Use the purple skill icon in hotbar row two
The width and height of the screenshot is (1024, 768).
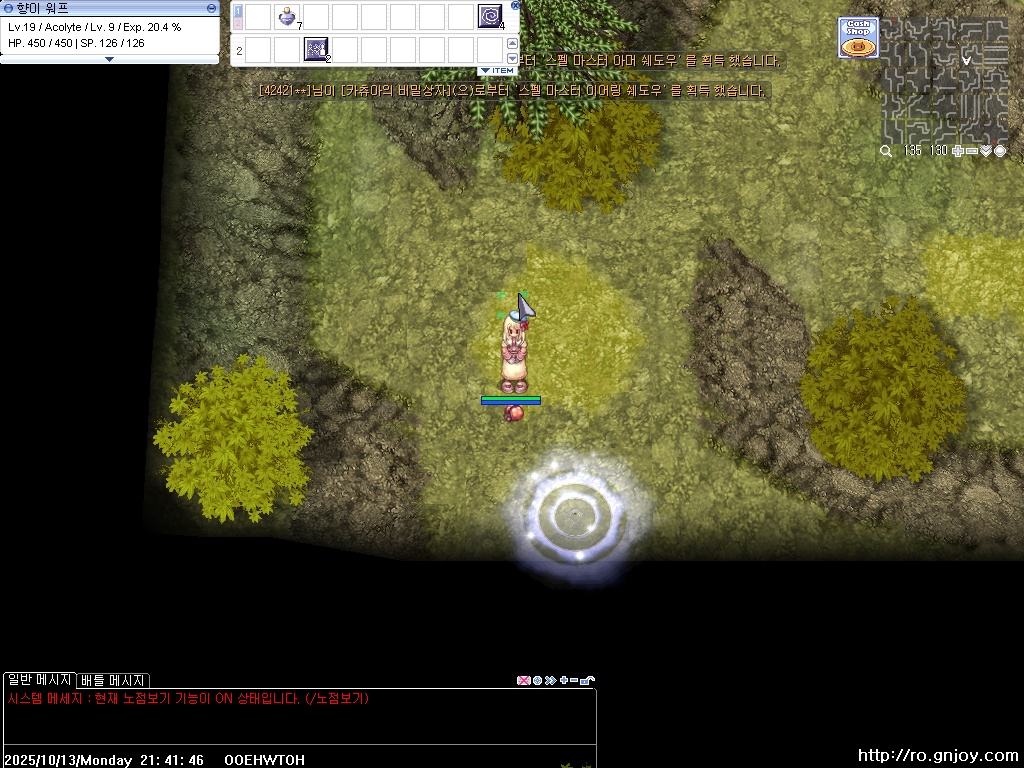[x=316, y=49]
